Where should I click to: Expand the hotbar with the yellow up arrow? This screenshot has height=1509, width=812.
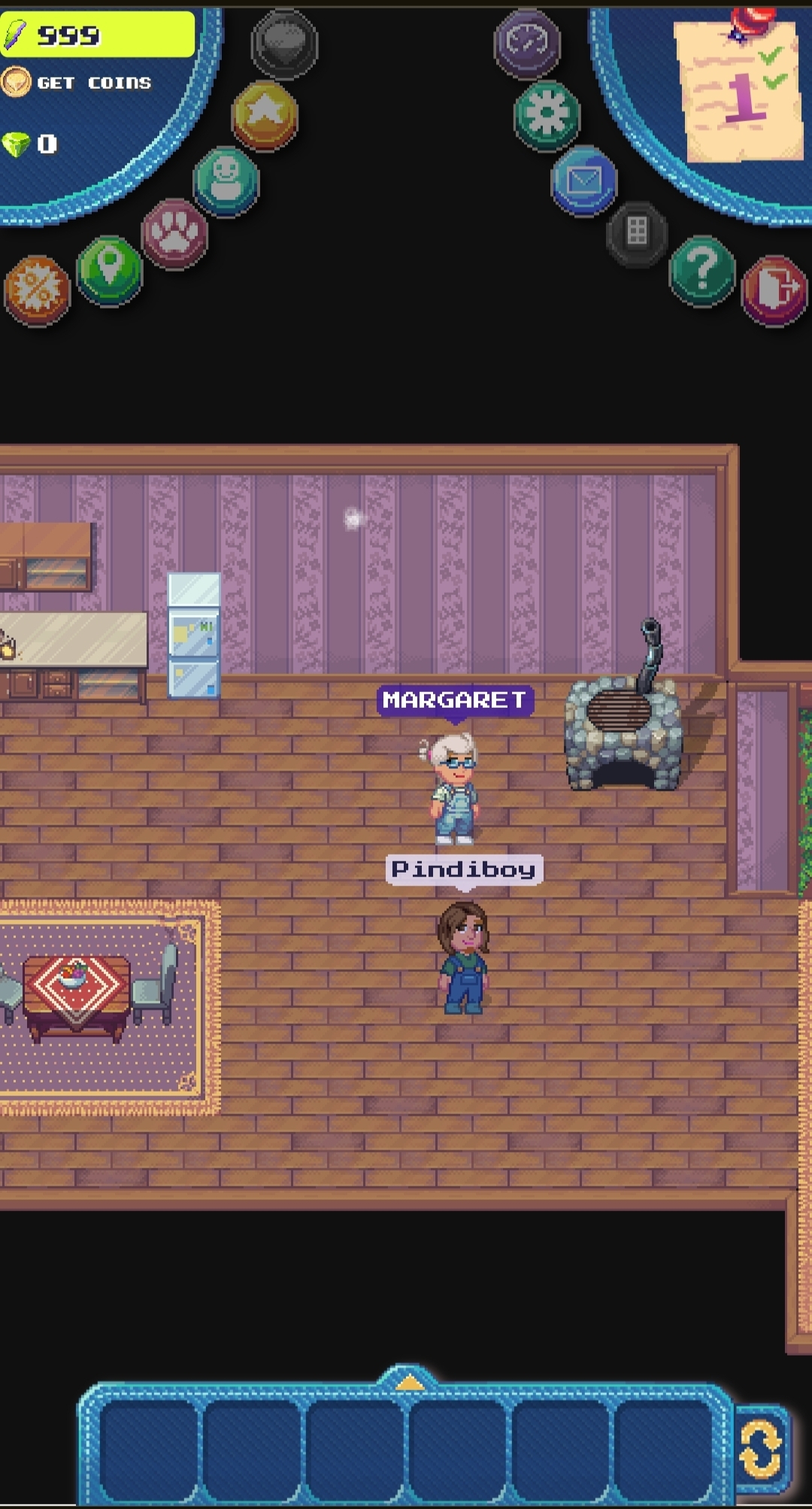(x=408, y=1381)
